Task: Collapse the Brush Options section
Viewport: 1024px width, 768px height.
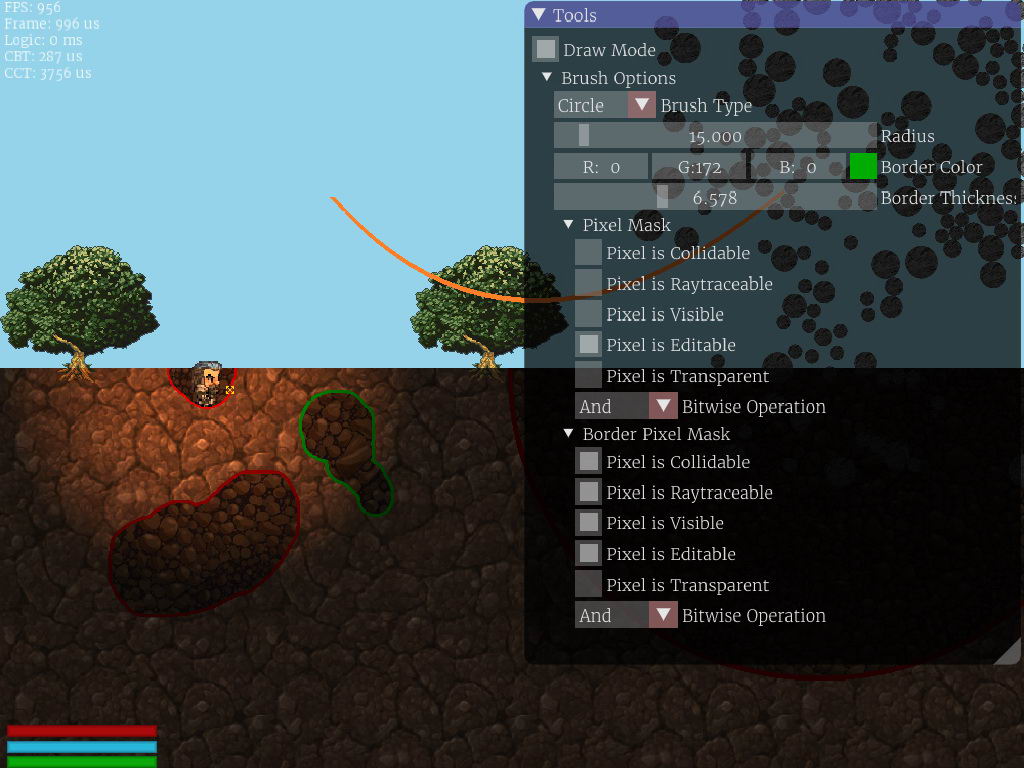Action: (x=547, y=78)
